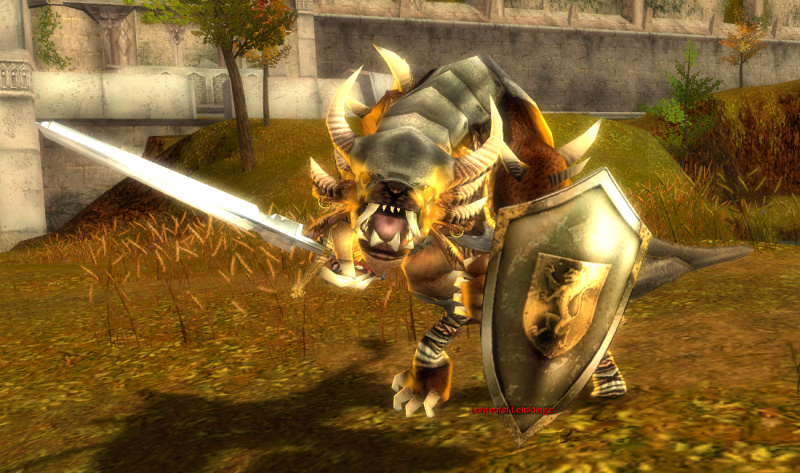Viewport: 800px width, 473px height.
Task: Select the Lohteufel Leidklinge name label
Action: click(512, 410)
